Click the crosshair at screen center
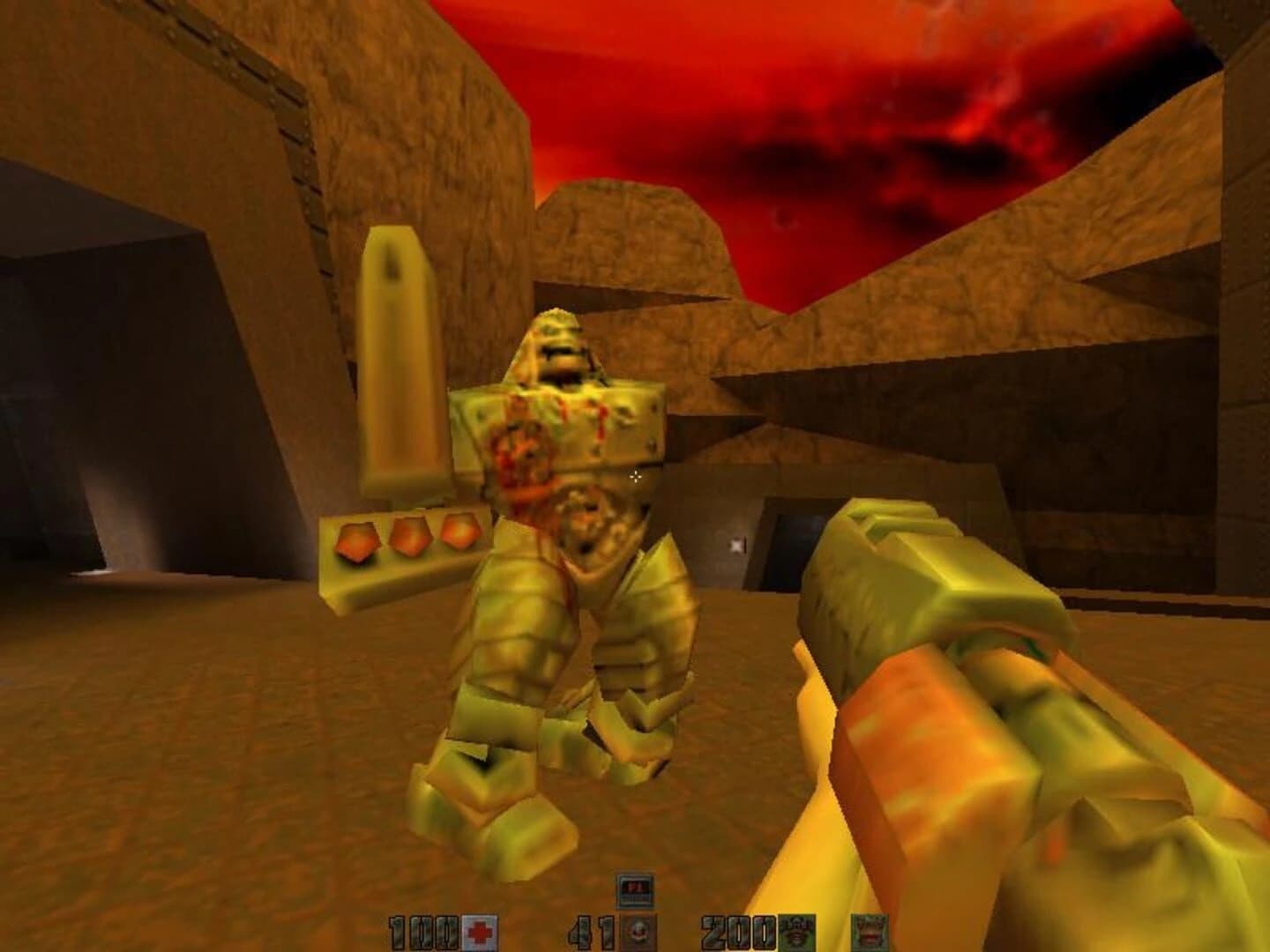Viewport: 1270px width, 952px height. point(637,476)
